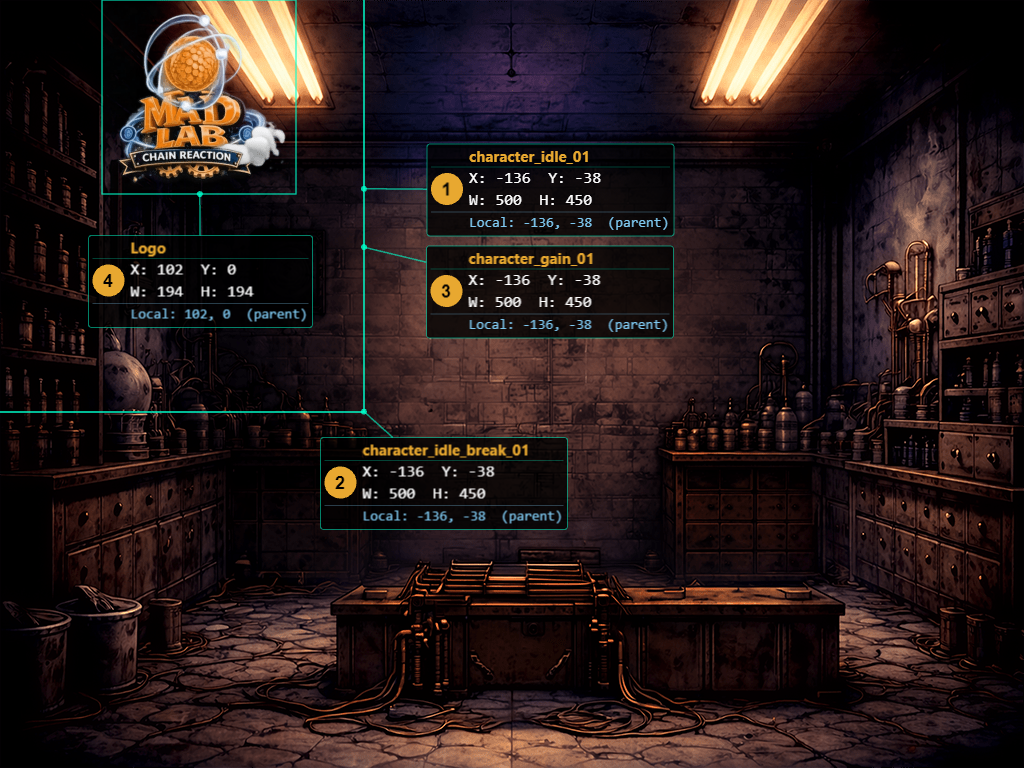Click the number 4 badge

(x=108, y=281)
